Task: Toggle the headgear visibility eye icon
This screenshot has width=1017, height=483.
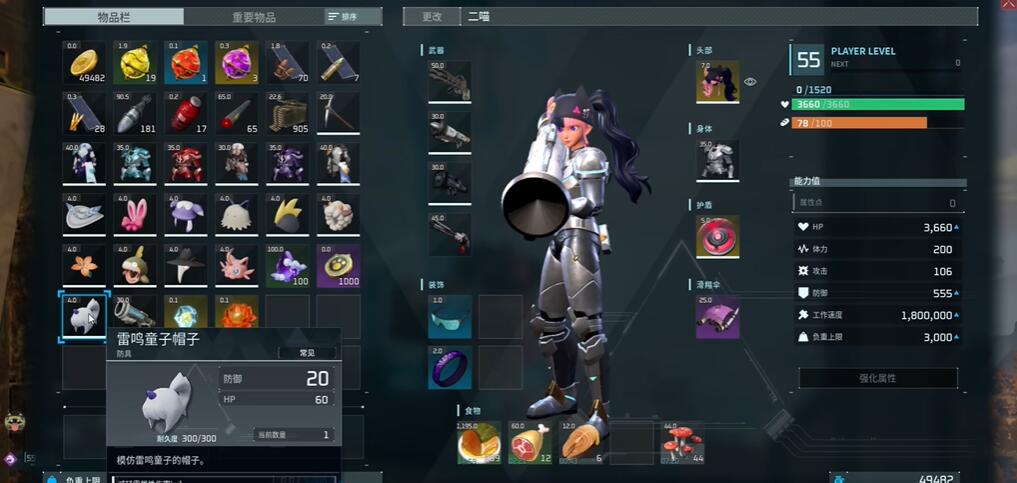Action: [x=750, y=82]
